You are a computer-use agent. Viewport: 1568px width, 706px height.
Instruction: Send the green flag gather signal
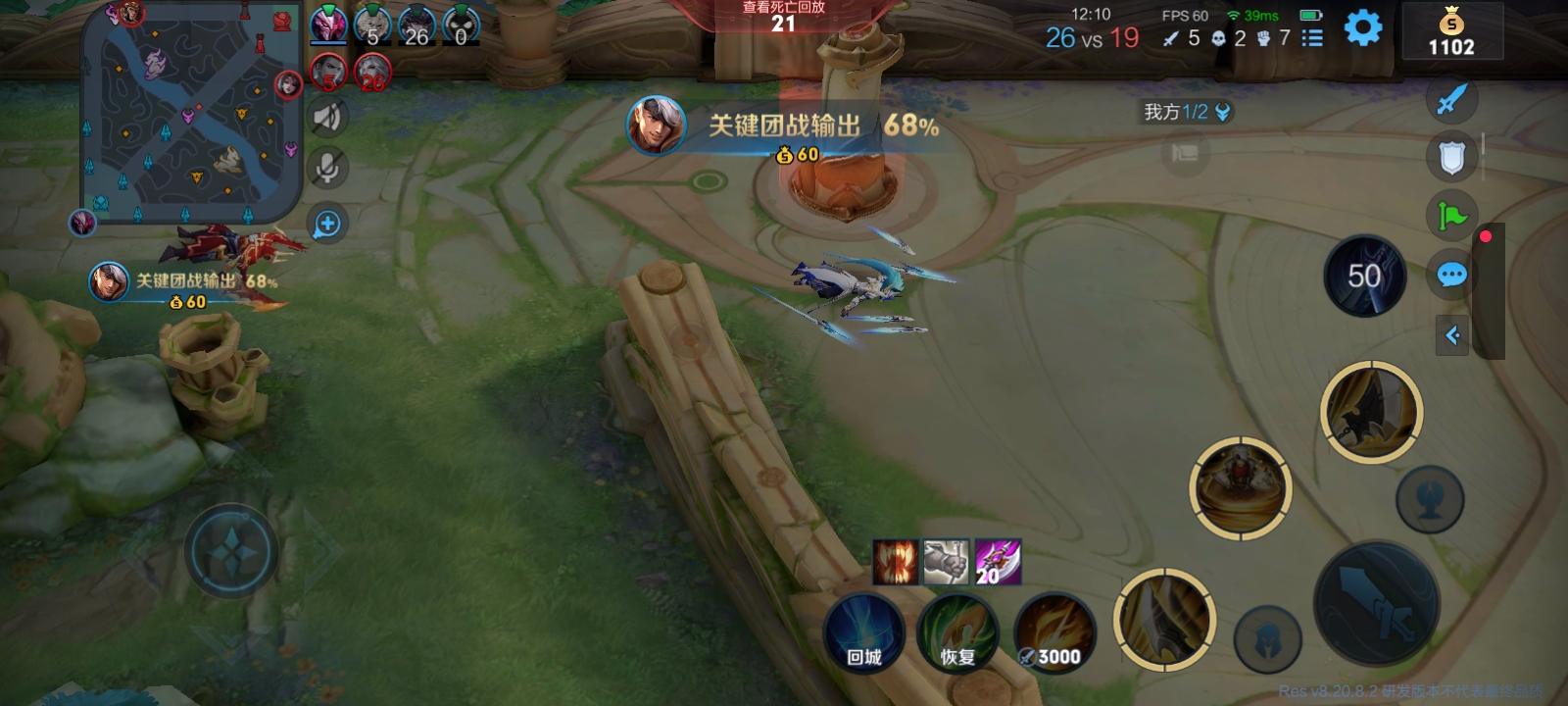click(1451, 215)
